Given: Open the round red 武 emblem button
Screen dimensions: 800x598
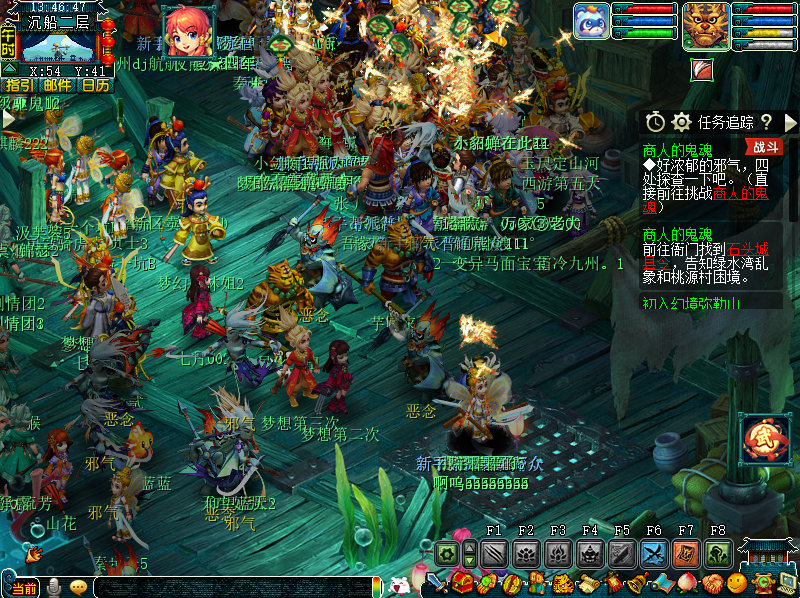Looking at the screenshot, I should click(x=765, y=438).
